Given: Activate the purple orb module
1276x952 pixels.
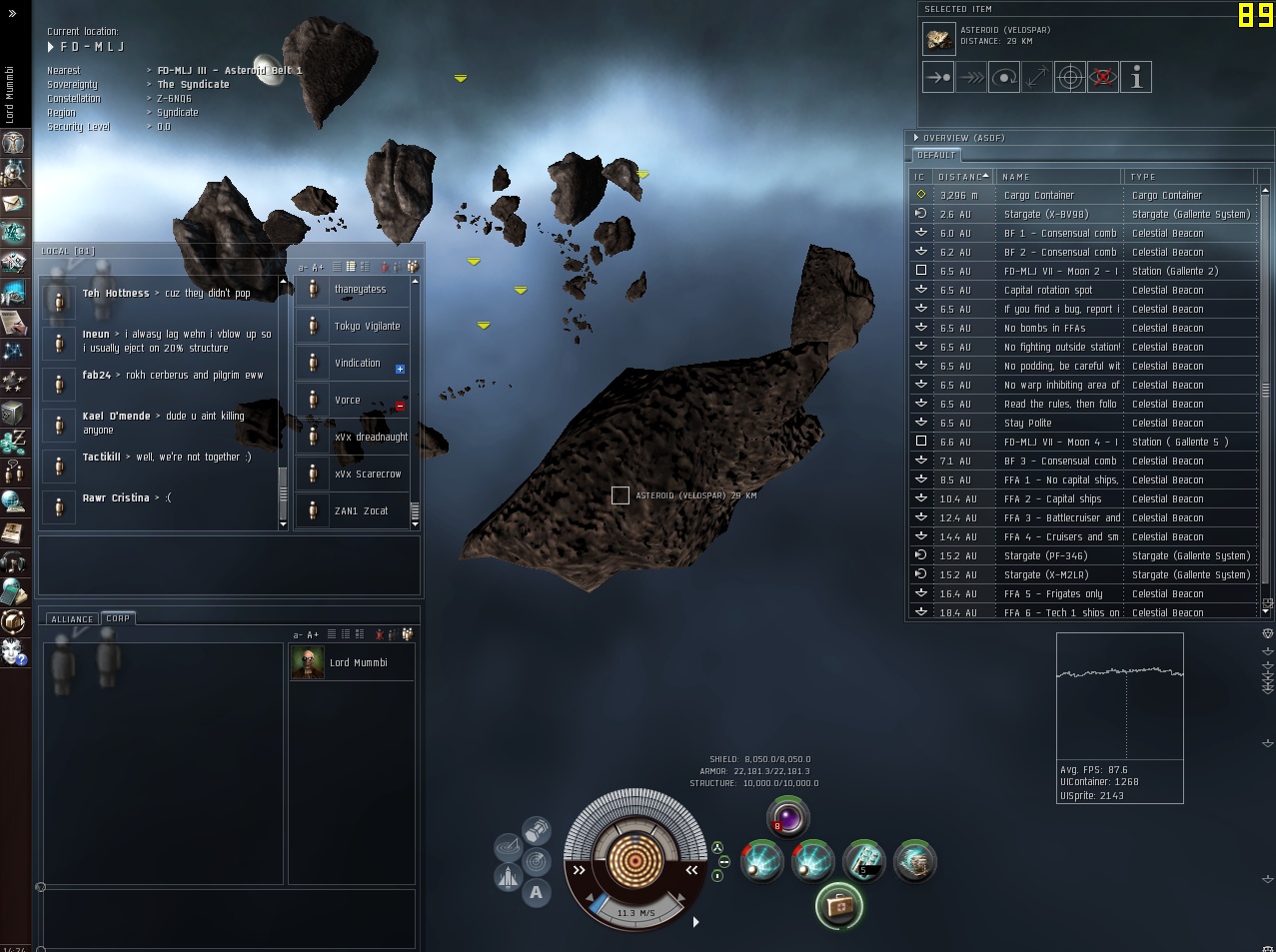Looking at the screenshot, I should [788, 818].
